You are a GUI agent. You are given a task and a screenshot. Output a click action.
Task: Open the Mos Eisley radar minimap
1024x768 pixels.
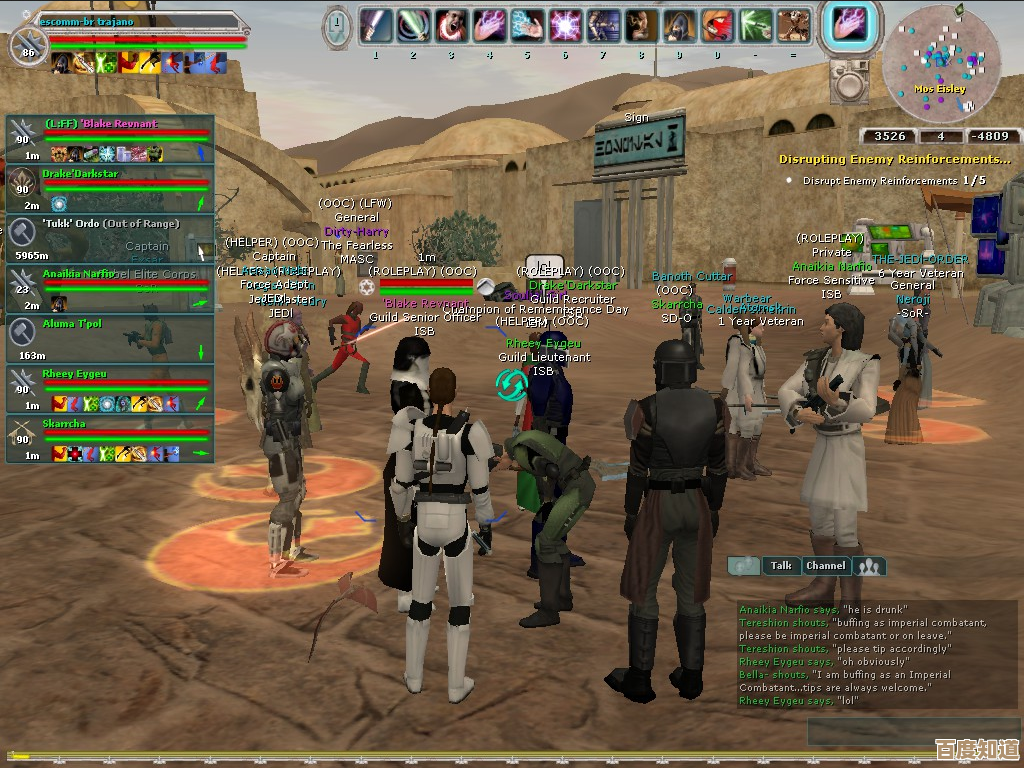pos(939,62)
